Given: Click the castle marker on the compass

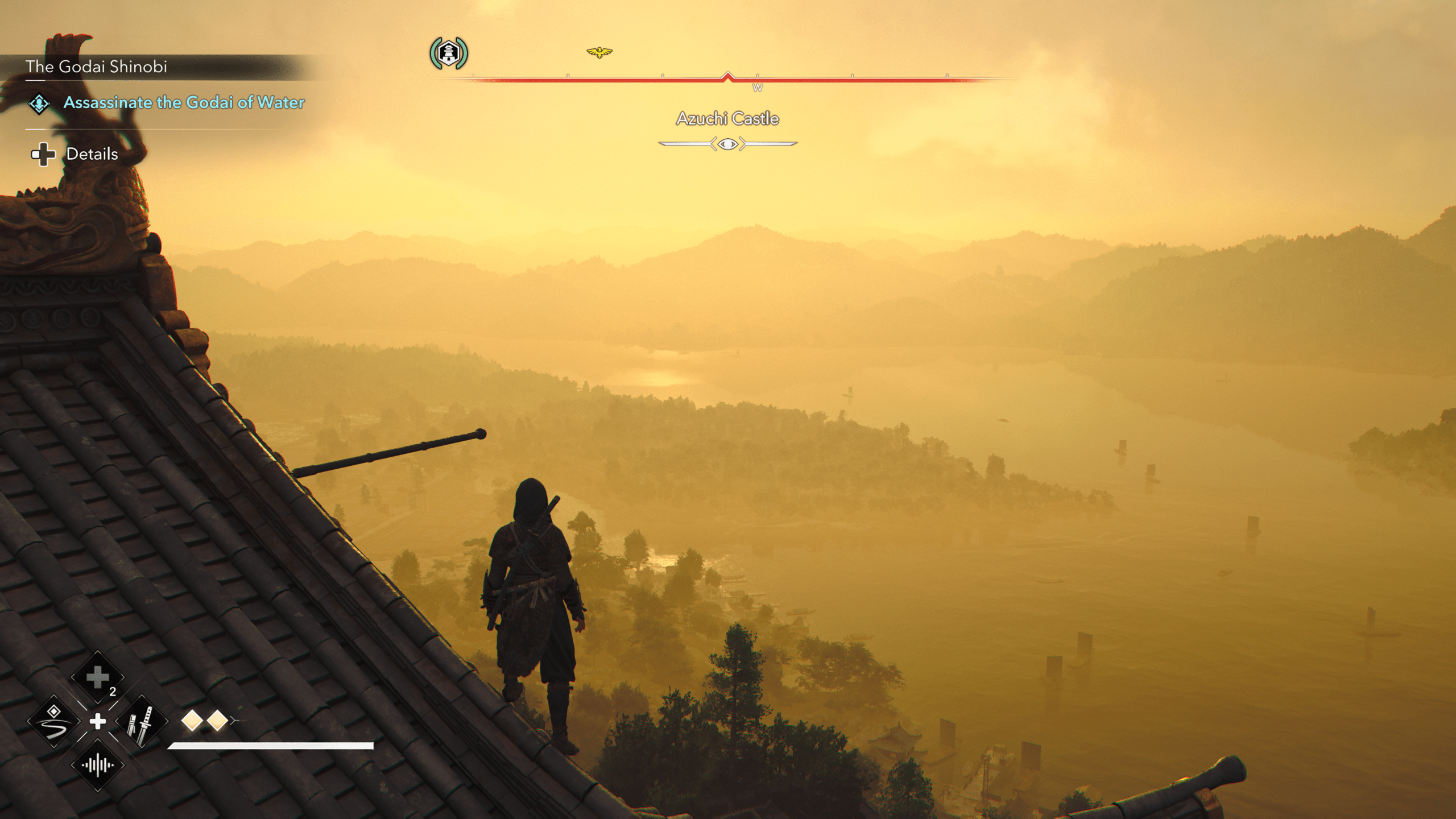Looking at the screenshot, I should [449, 53].
